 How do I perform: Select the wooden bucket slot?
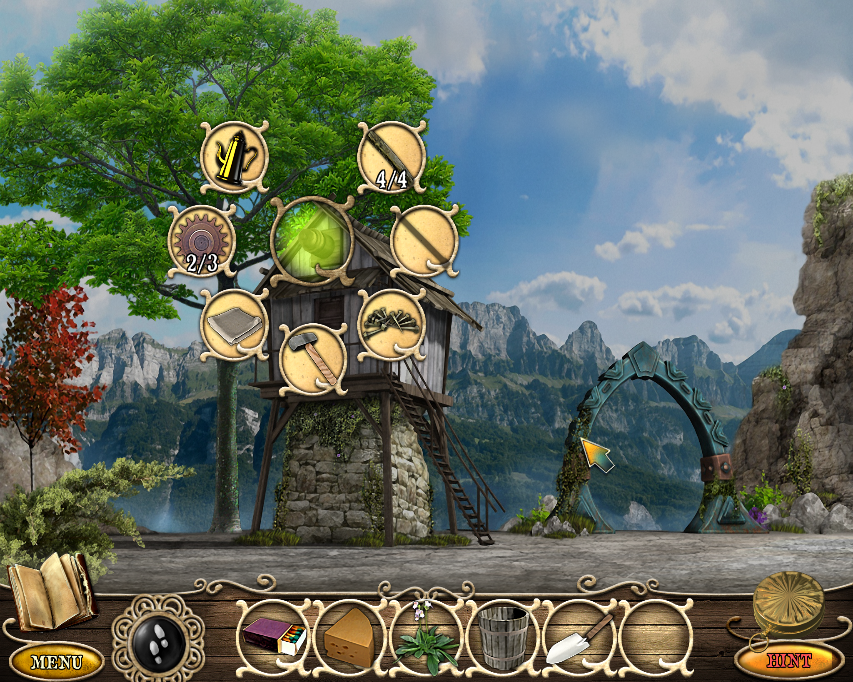[x=503, y=636]
